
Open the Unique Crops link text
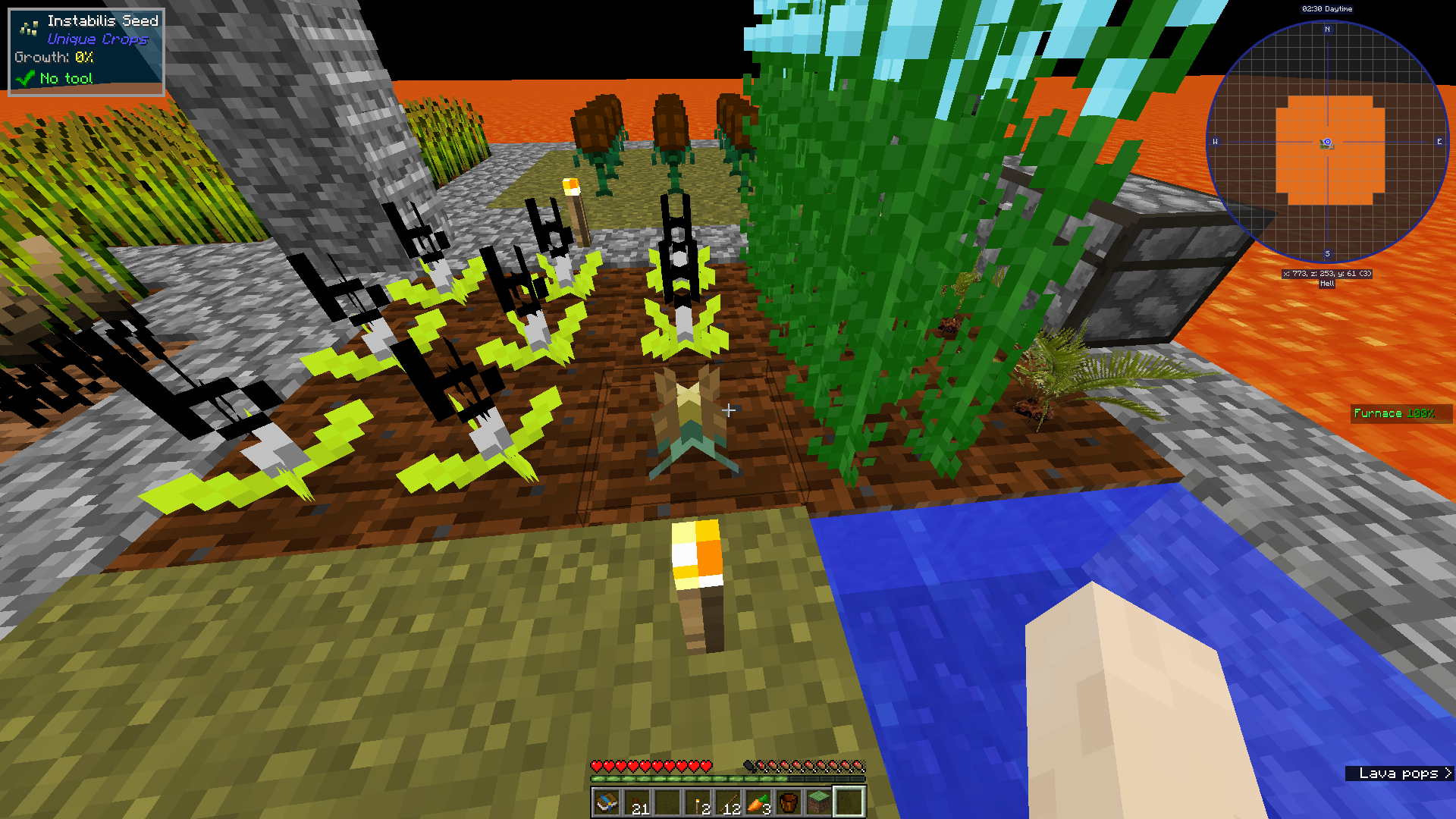click(x=99, y=39)
